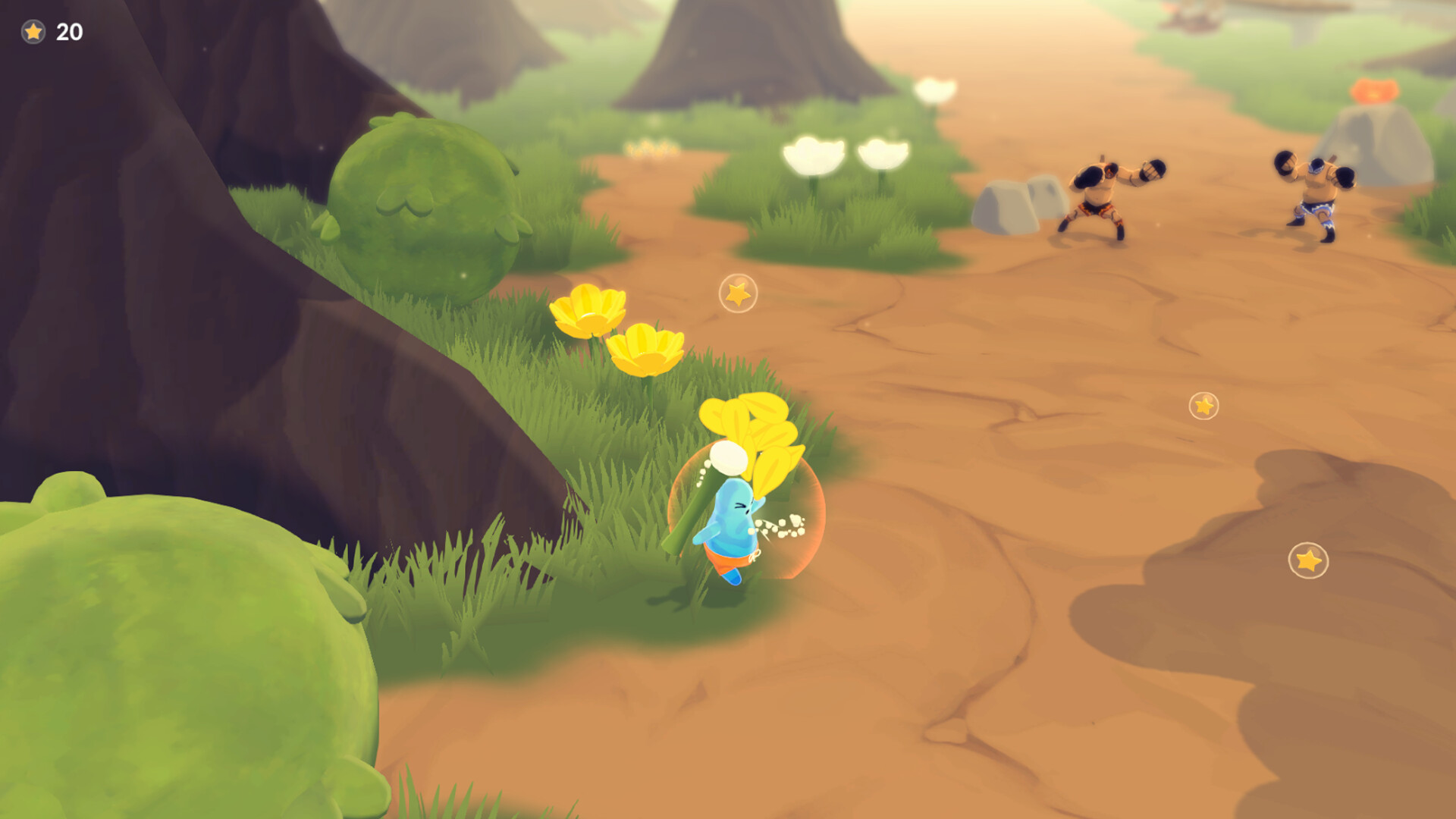Select the score number 20
Screen dimensions: 1456x819
point(68,33)
